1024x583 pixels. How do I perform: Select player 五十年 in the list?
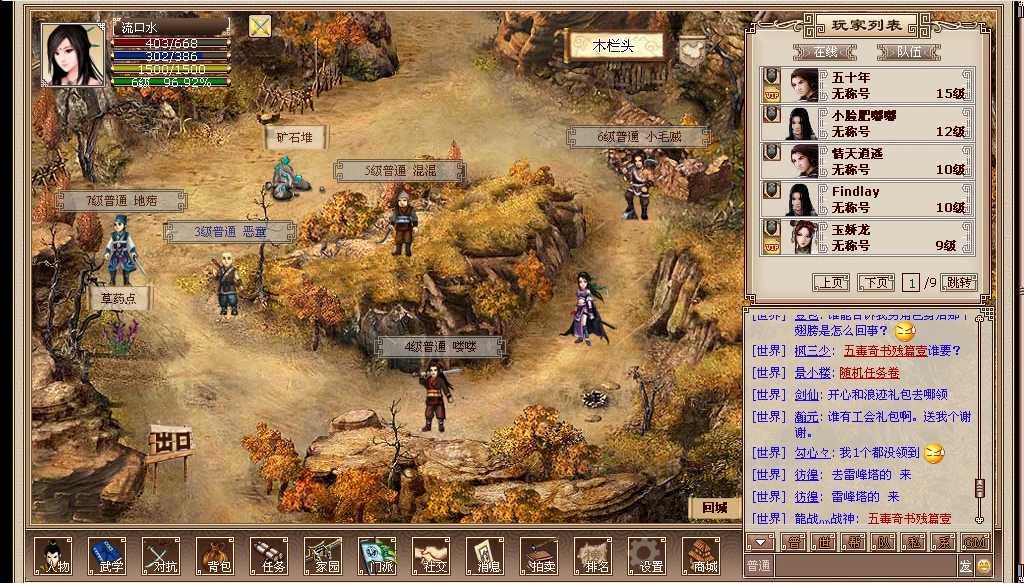tap(868, 85)
